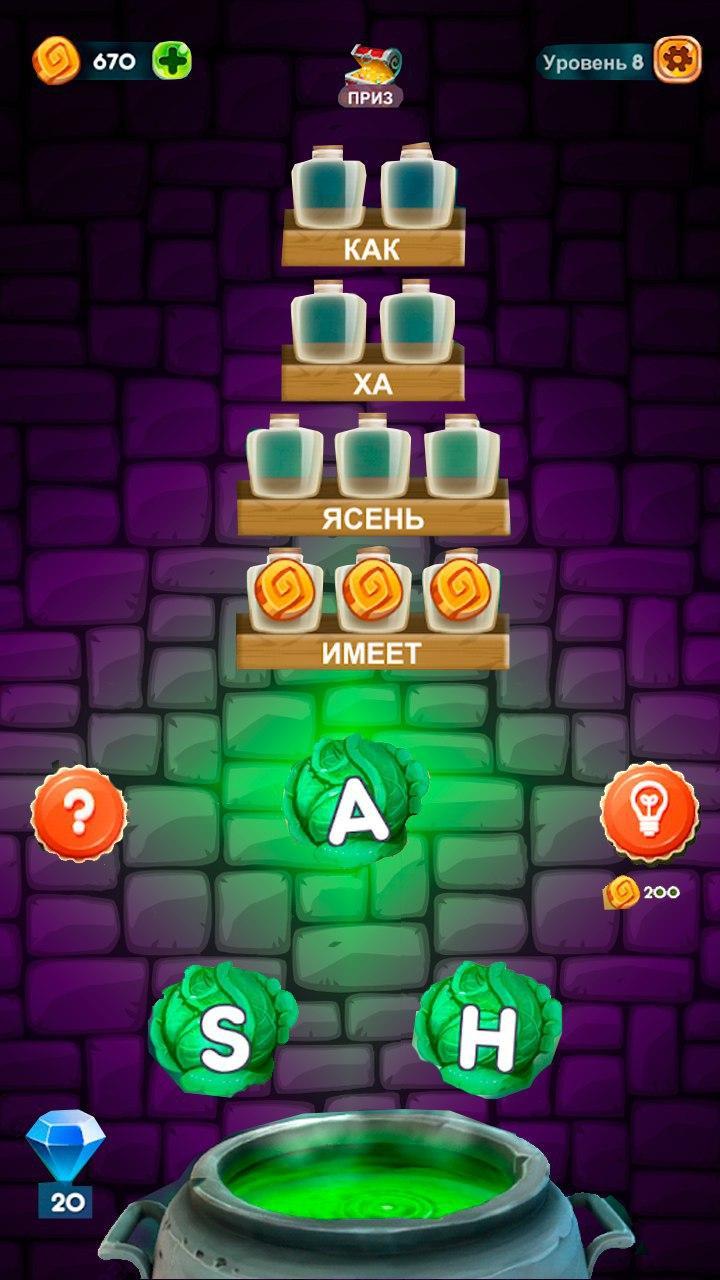Screen dimensions: 720x1280
Task: Click the blue diamond gem icon
Action: pos(65,1150)
